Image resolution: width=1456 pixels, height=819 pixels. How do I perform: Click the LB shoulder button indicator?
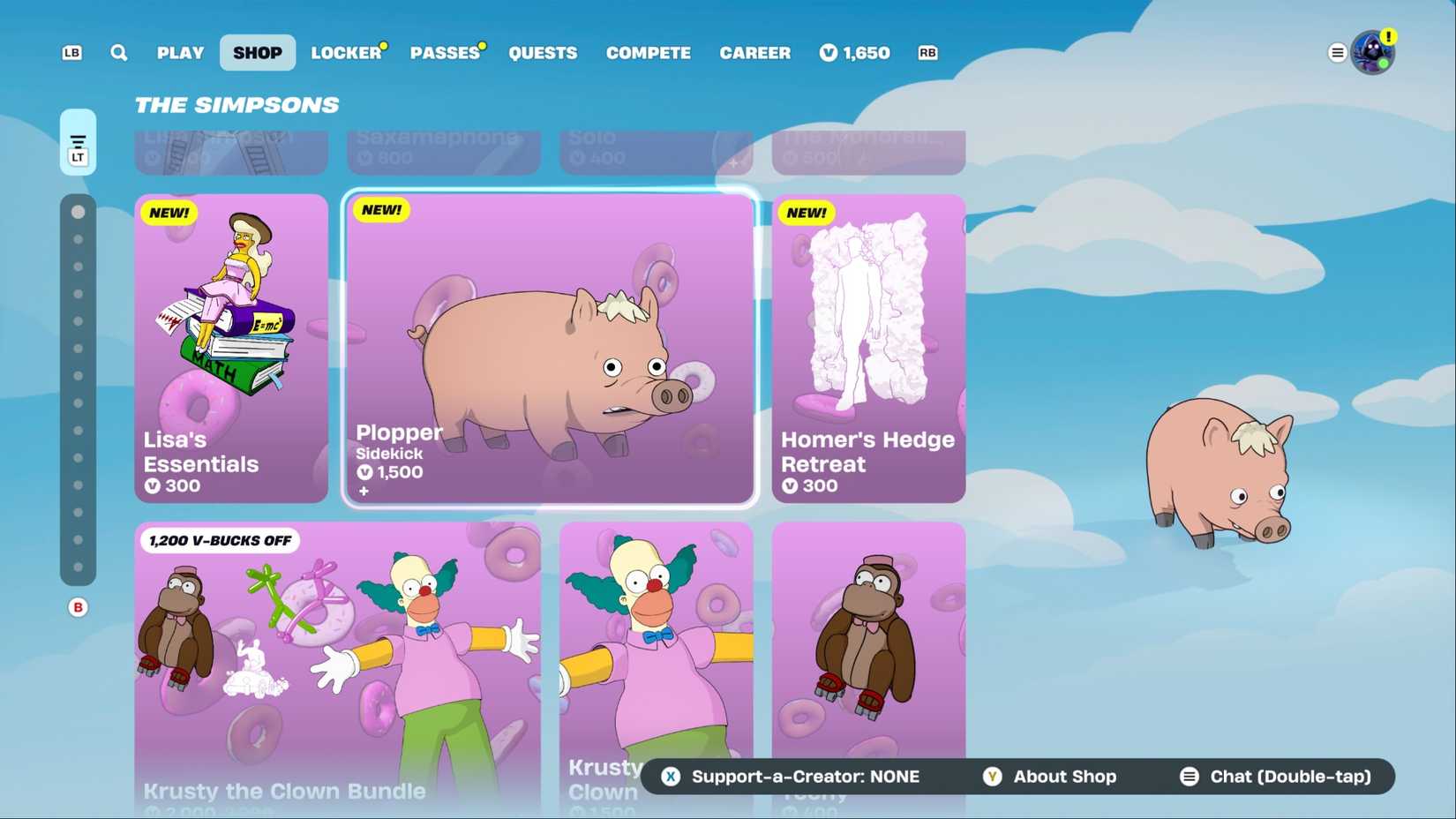click(x=71, y=53)
